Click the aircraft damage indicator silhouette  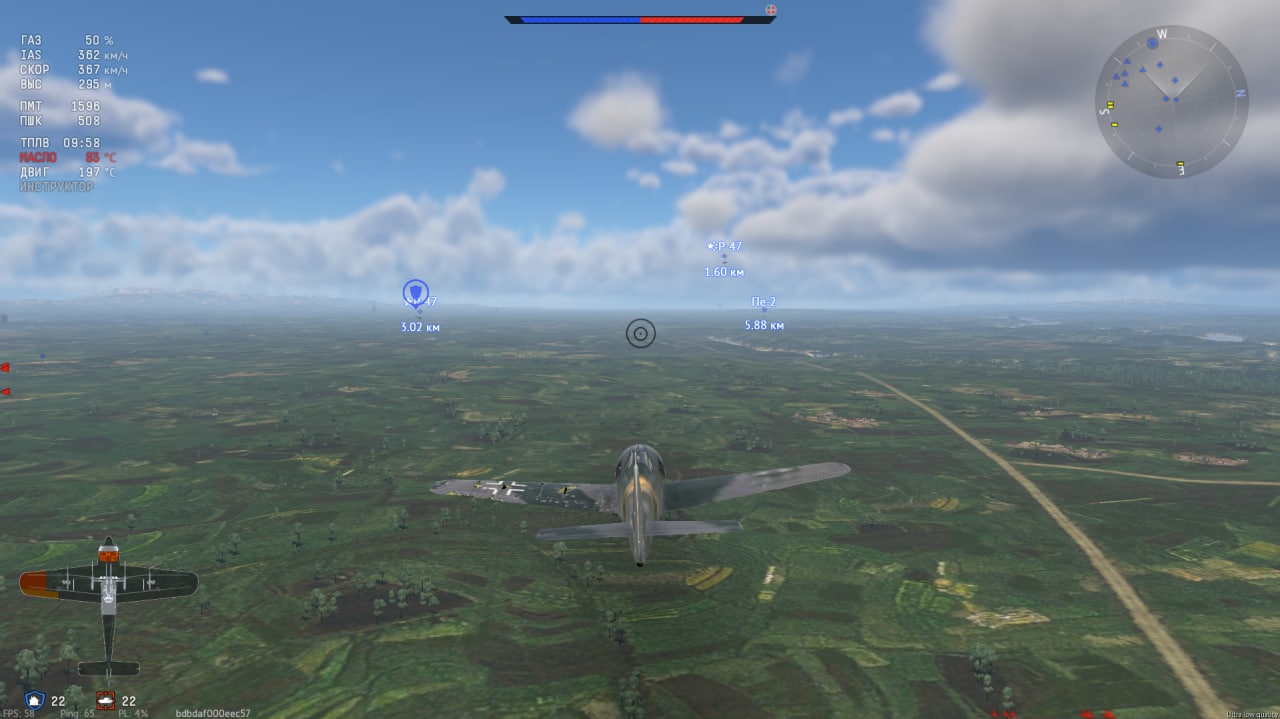click(x=108, y=604)
